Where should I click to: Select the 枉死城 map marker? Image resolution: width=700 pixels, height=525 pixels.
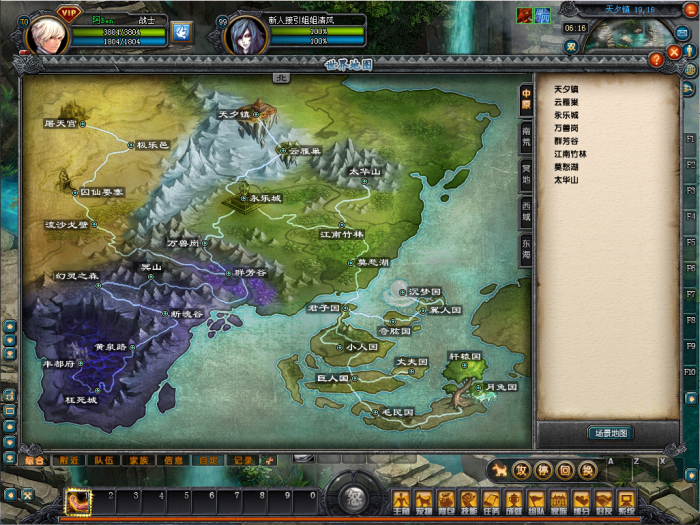(x=82, y=400)
